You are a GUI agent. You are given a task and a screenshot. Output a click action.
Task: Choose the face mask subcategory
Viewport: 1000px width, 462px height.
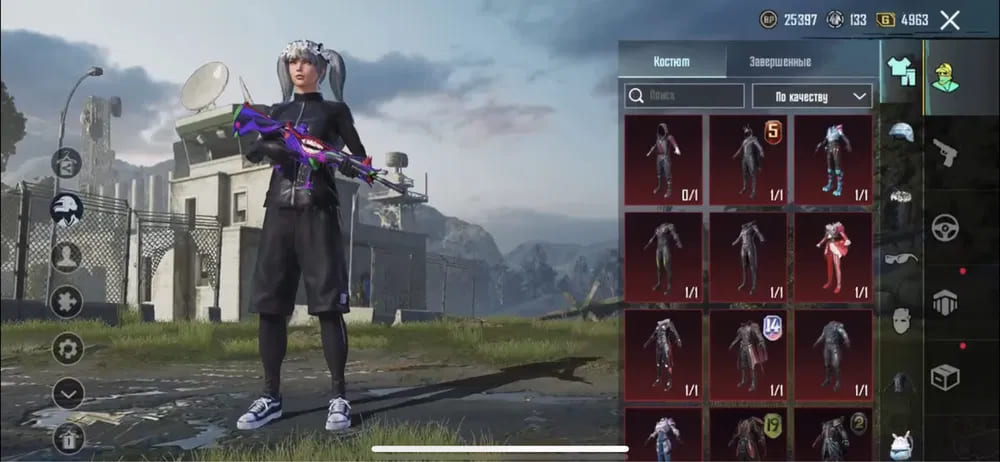902,321
